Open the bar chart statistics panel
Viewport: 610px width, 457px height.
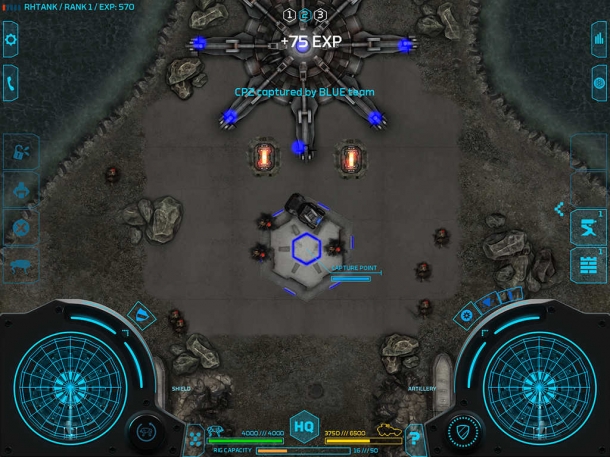(x=598, y=41)
